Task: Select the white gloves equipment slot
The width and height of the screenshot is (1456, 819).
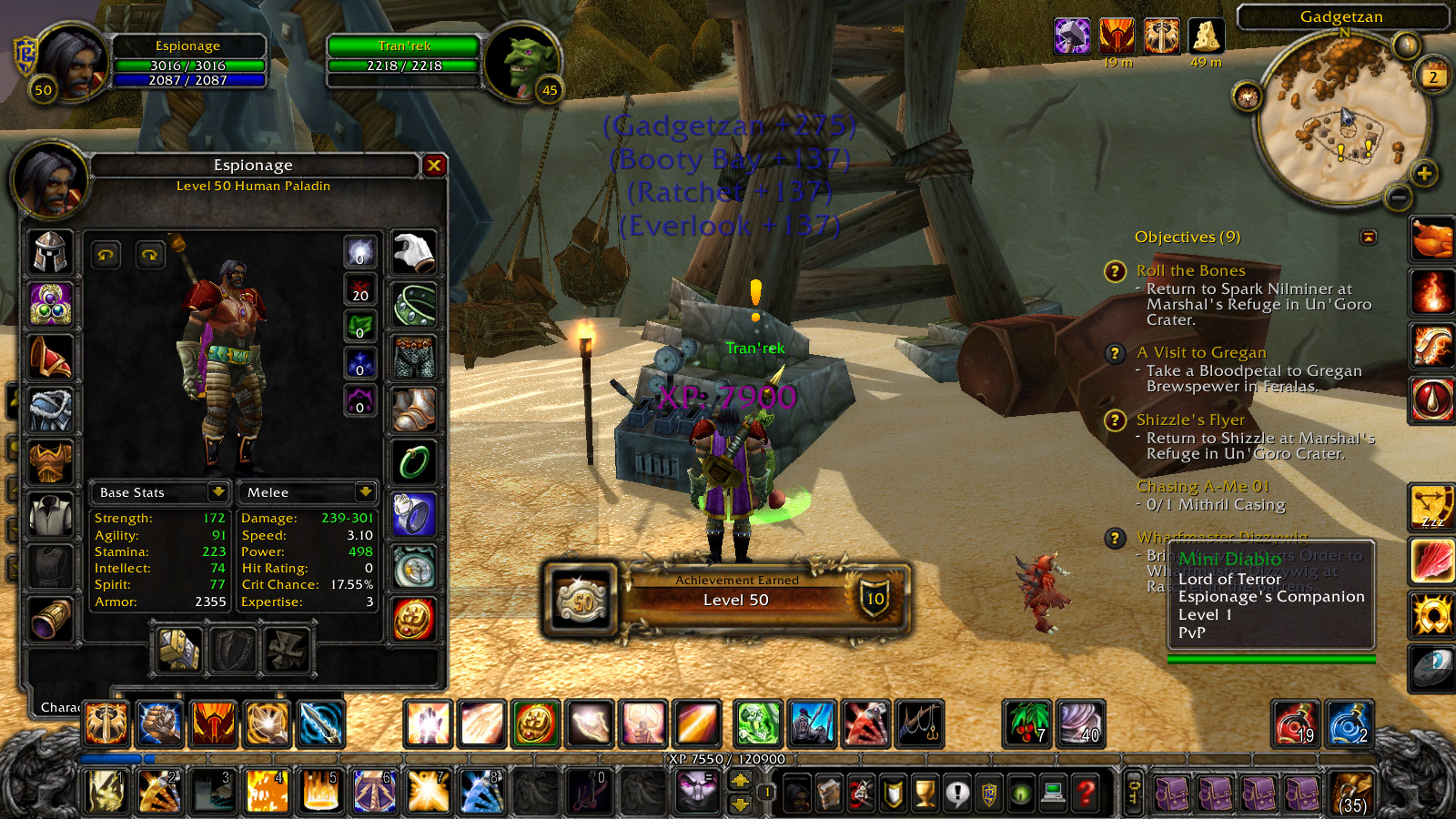Action: (x=414, y=252)
